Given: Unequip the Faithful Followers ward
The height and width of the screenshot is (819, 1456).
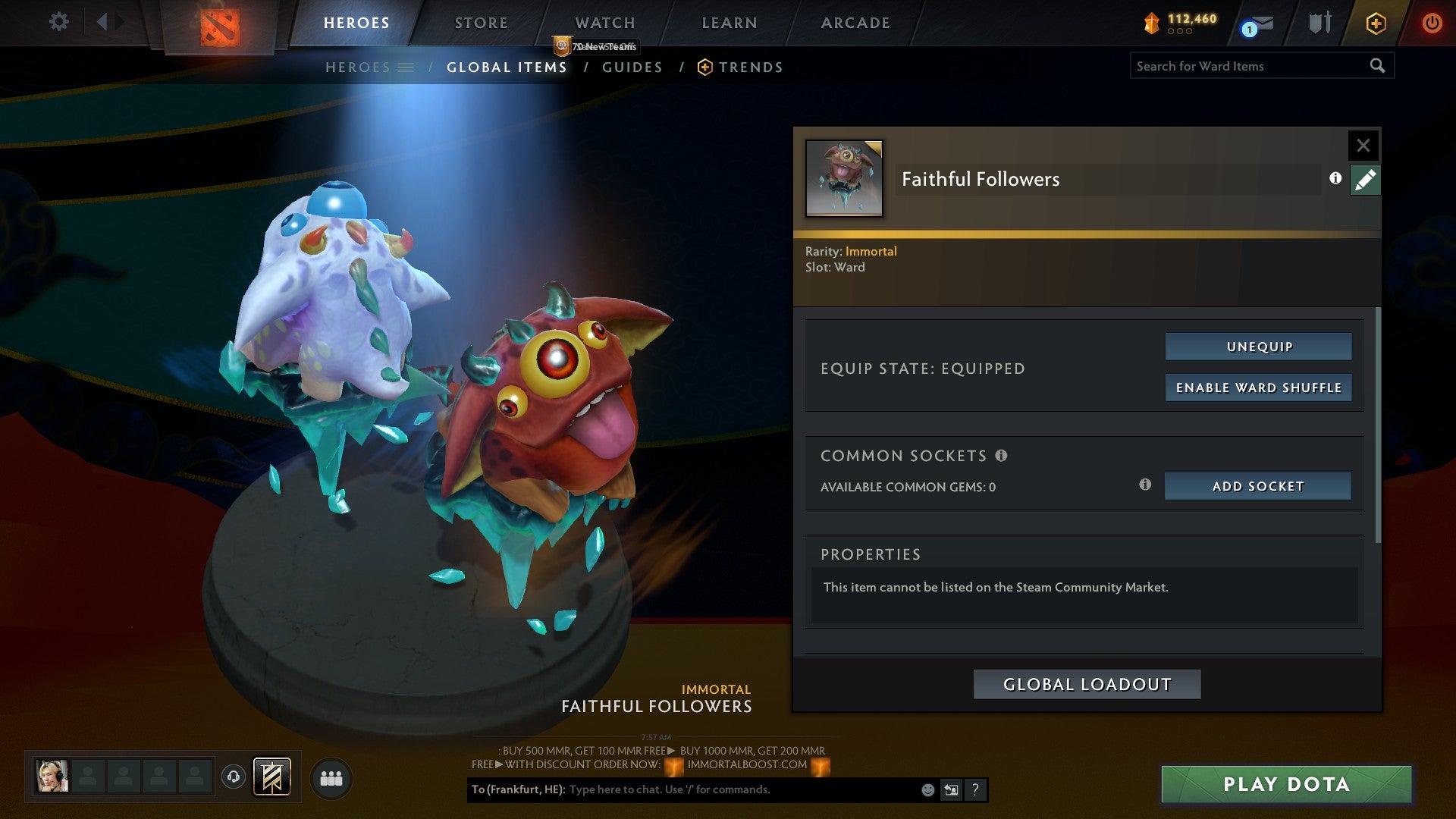Looking at the screenshot, I should pyautogui.click(x=1258, y=346).
